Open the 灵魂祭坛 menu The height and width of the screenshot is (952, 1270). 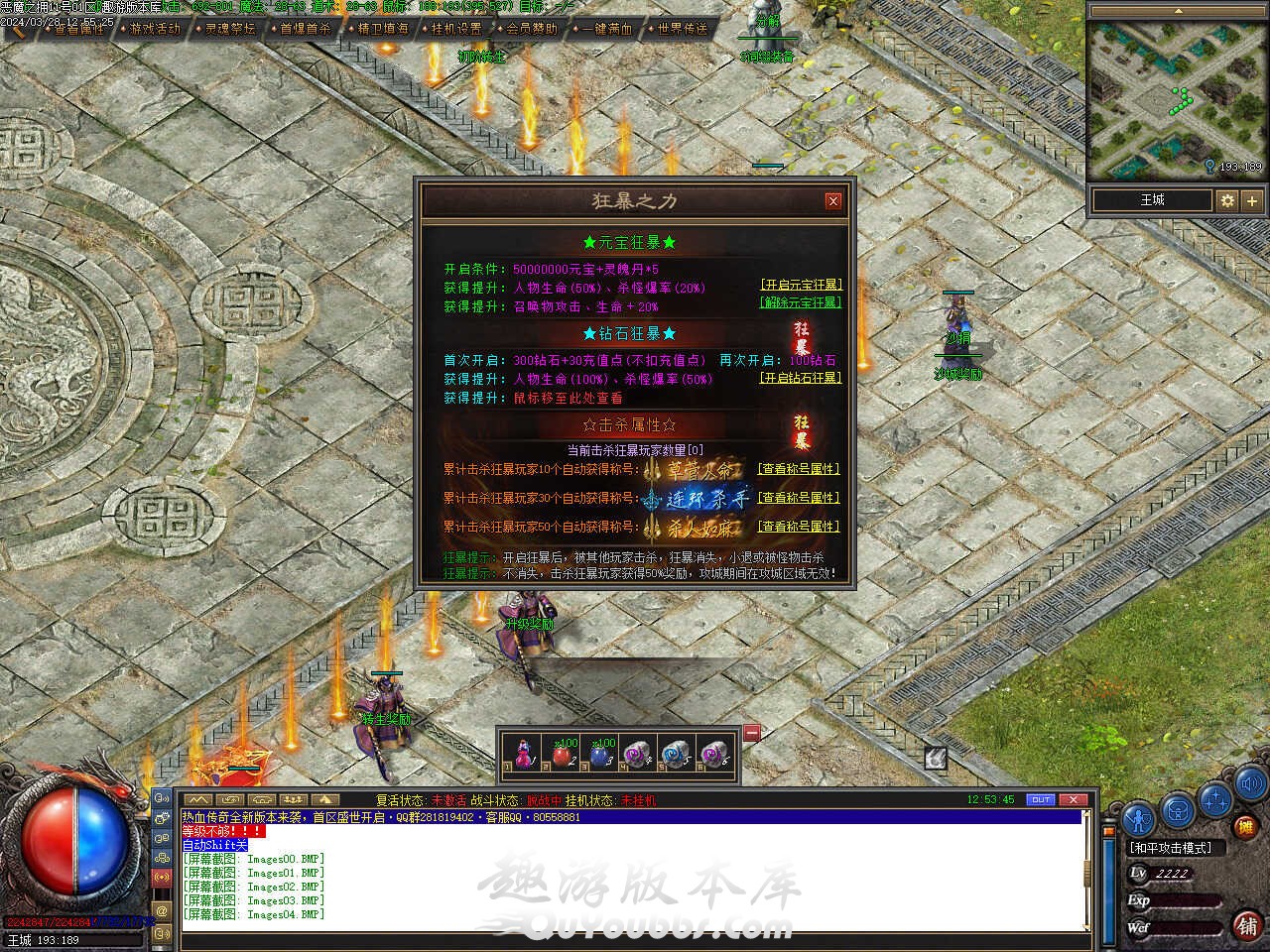[230, 29]
